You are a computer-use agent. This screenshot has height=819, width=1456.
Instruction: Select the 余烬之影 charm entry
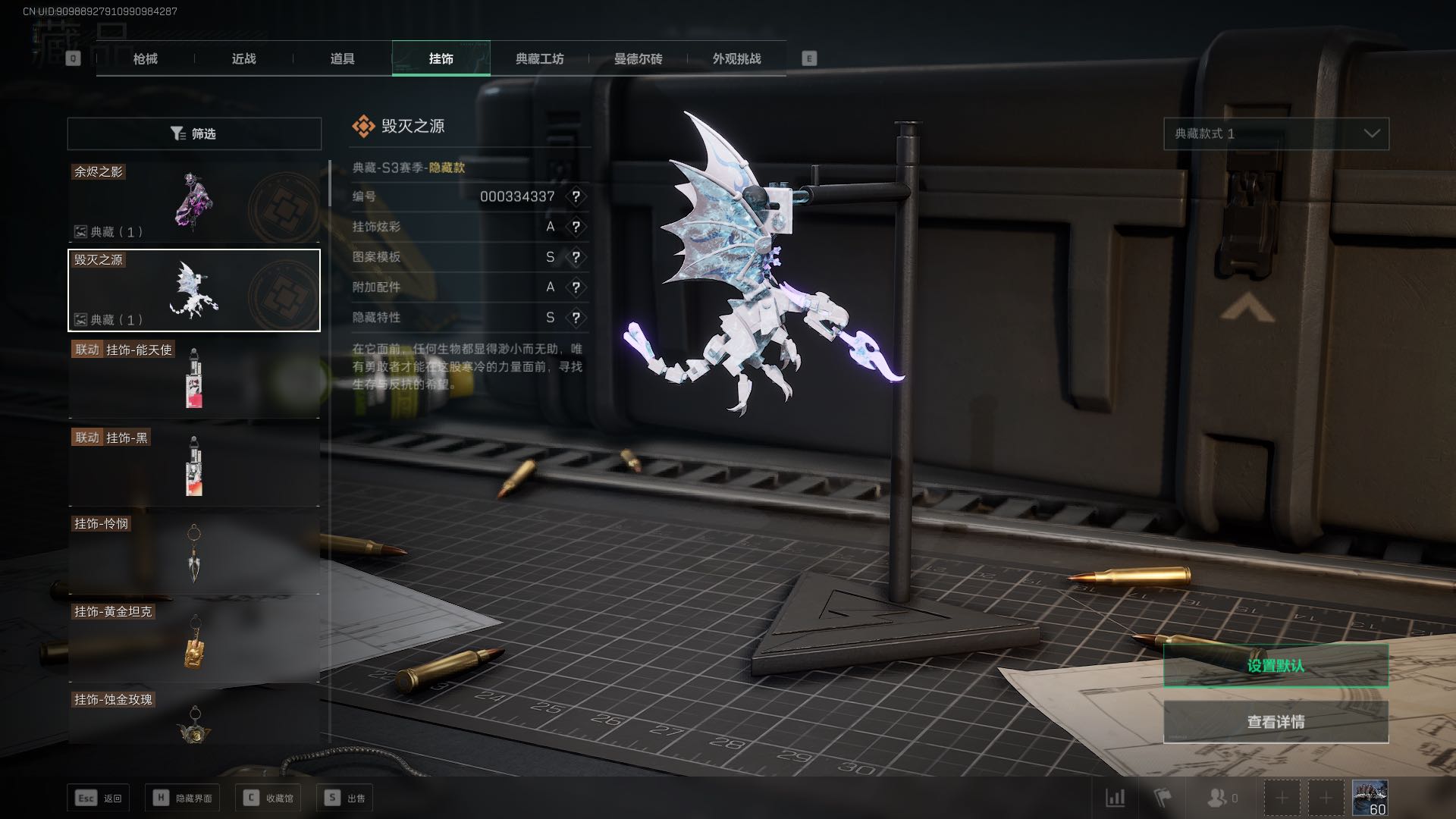(194, 202)
